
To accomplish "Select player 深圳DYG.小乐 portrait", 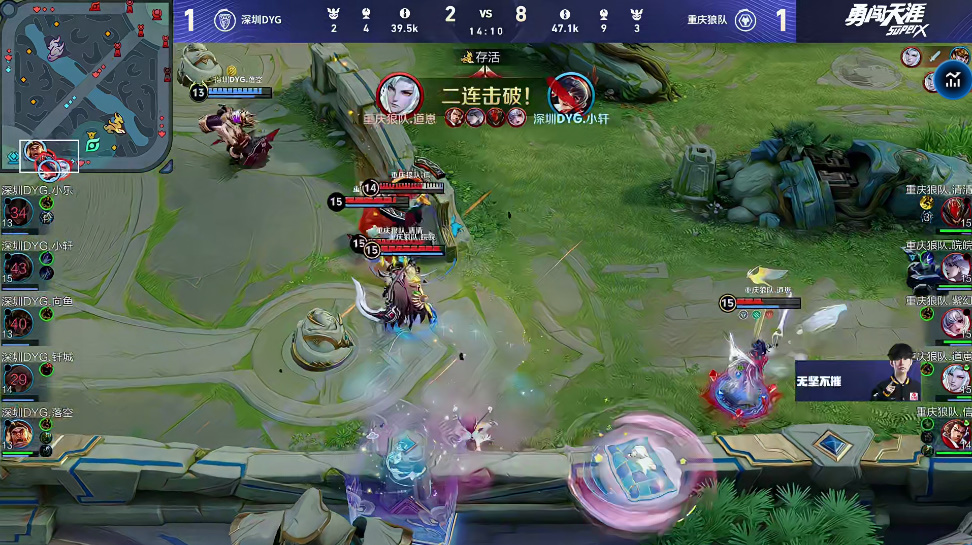I will [x=19, y=212].
